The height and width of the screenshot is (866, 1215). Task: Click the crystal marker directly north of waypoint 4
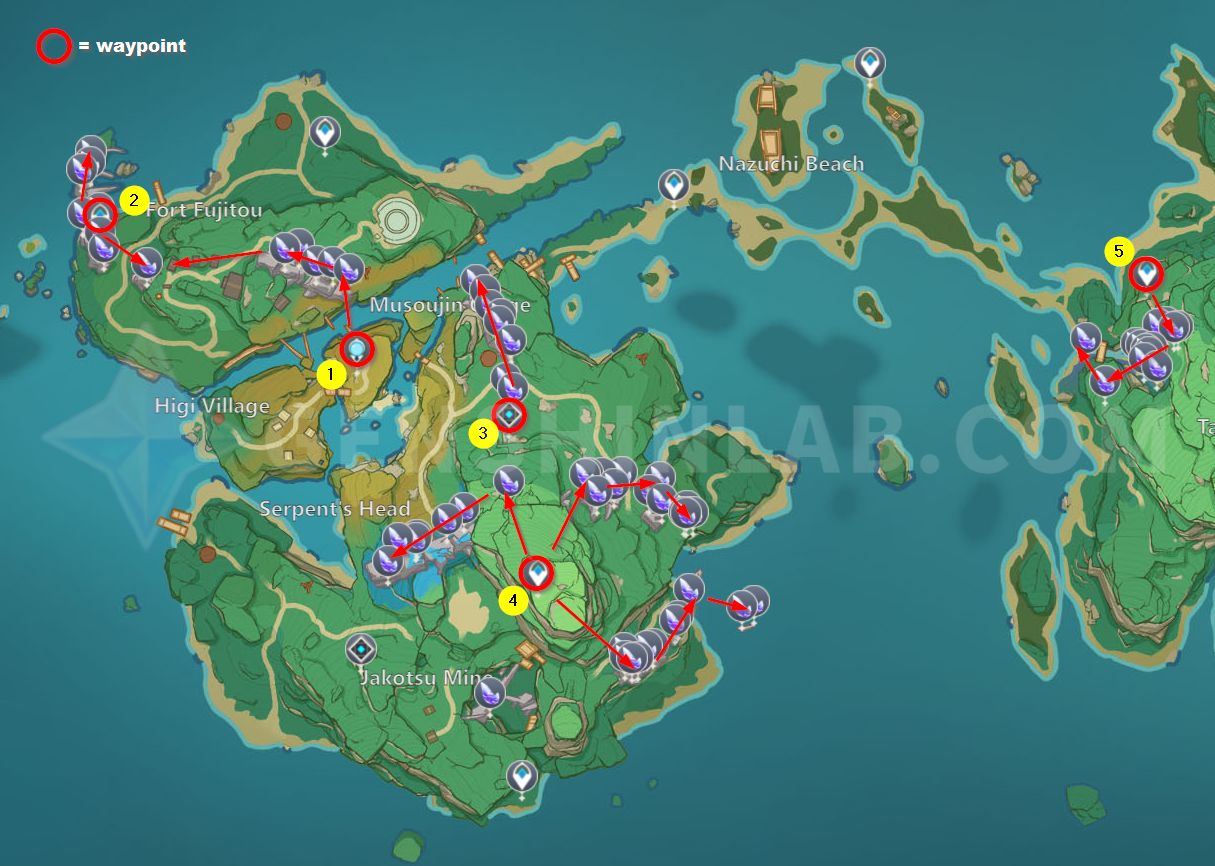coord(509,482)
